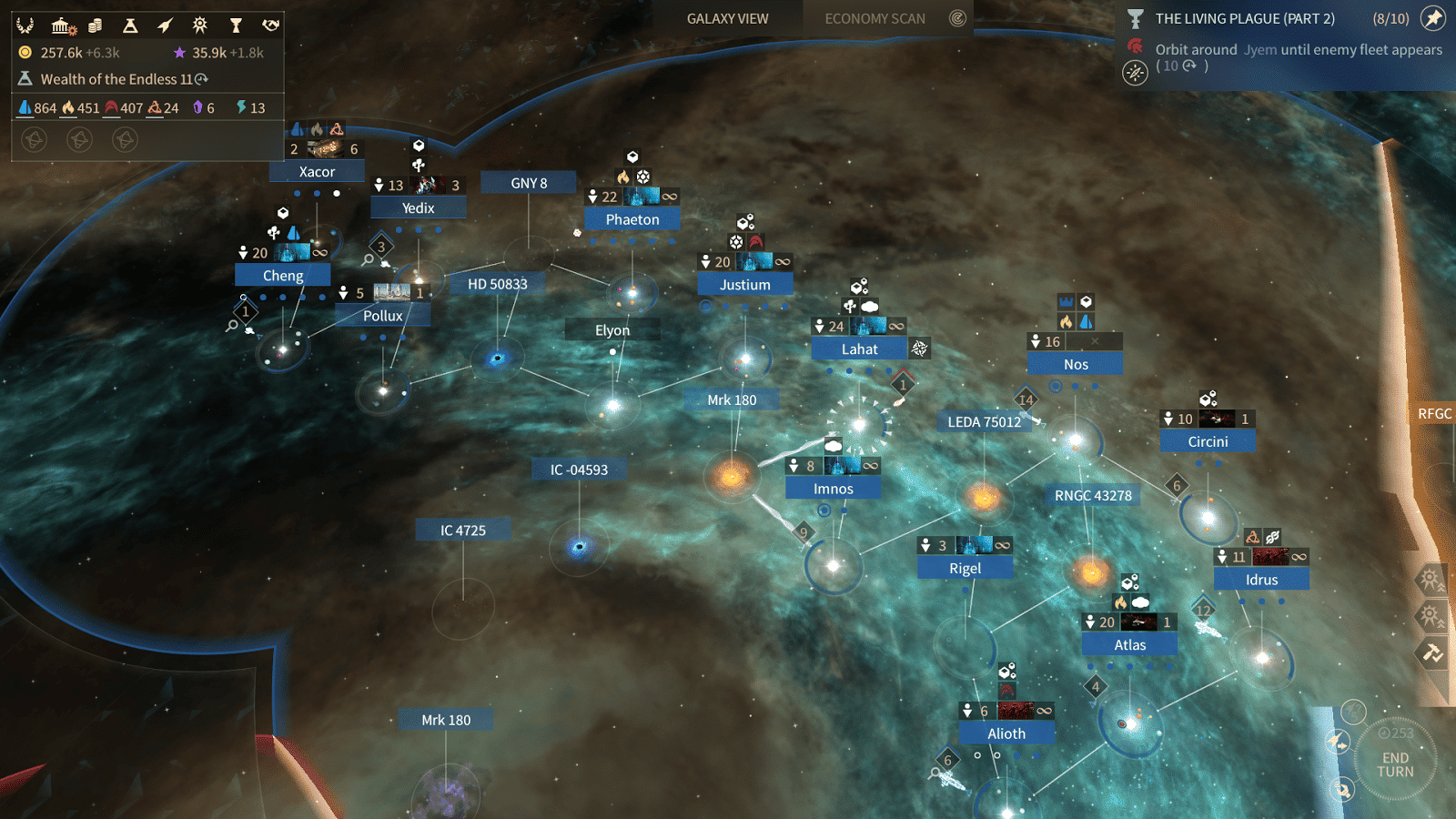This screenshot has width=1456, height=819.
Task: Click the idle fleets ship-arrow button
Action: click(1338, 742)
